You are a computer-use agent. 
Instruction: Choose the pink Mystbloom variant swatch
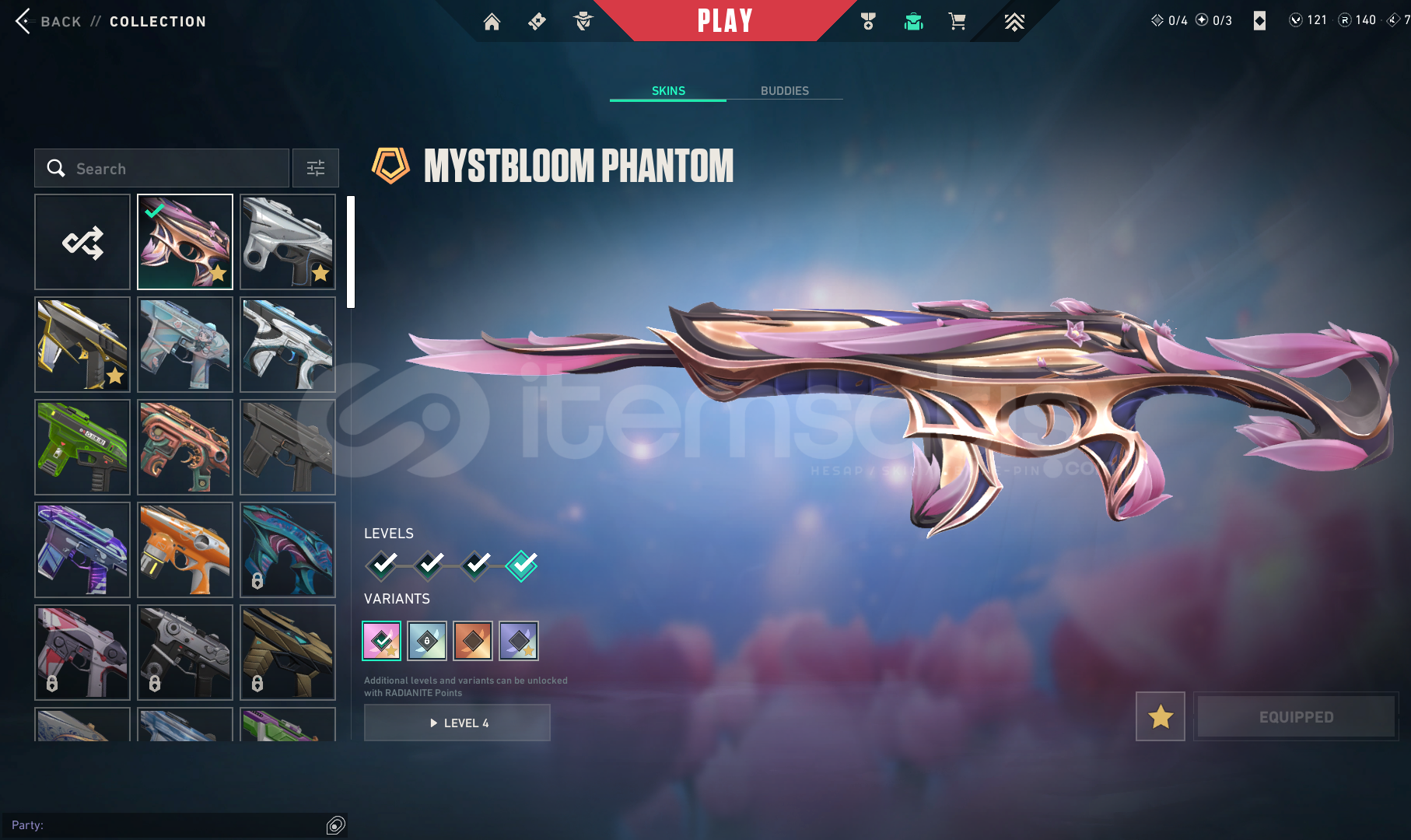pyautogui.click(x=382, y=641)
